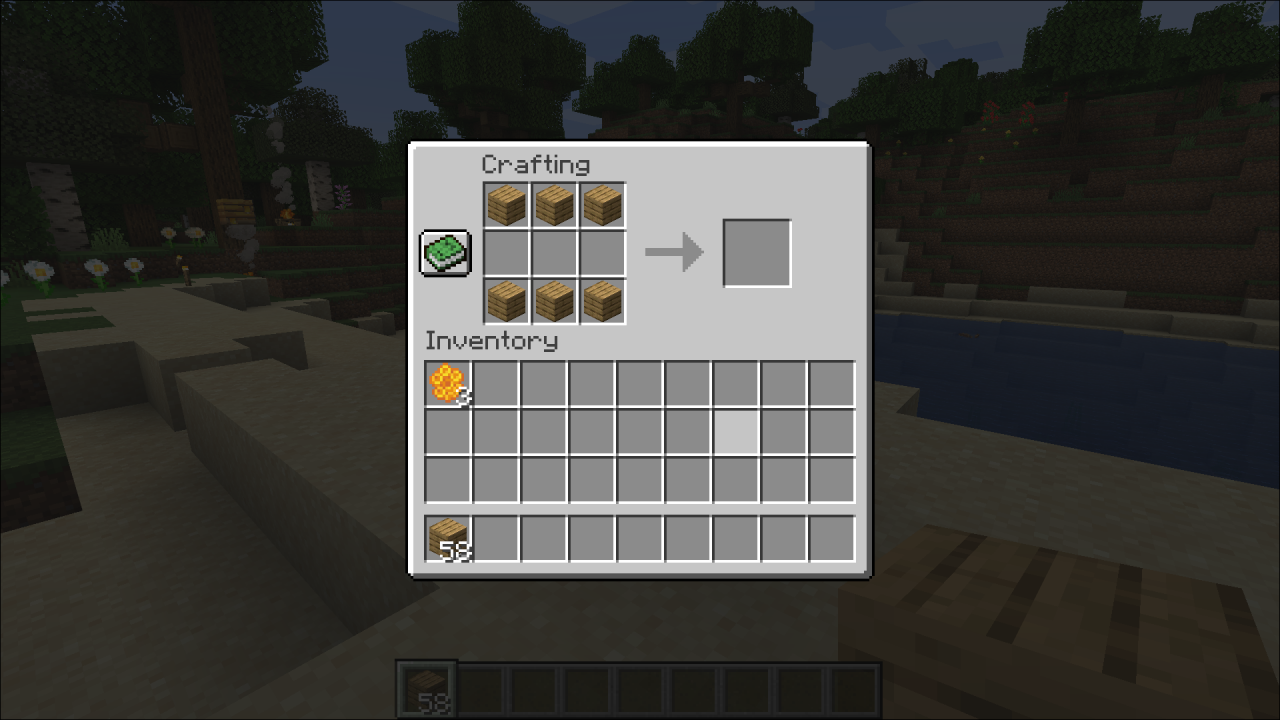Click the middle-right empty crafting slot

(602, 252)
